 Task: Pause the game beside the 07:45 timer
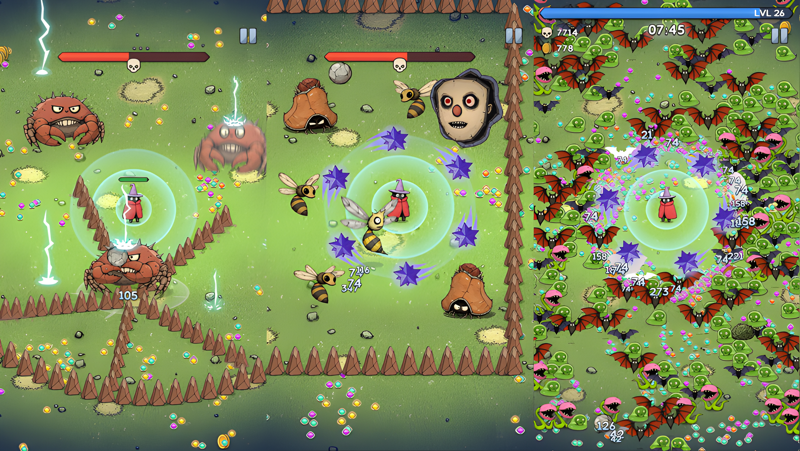click(x=779, y=35)
